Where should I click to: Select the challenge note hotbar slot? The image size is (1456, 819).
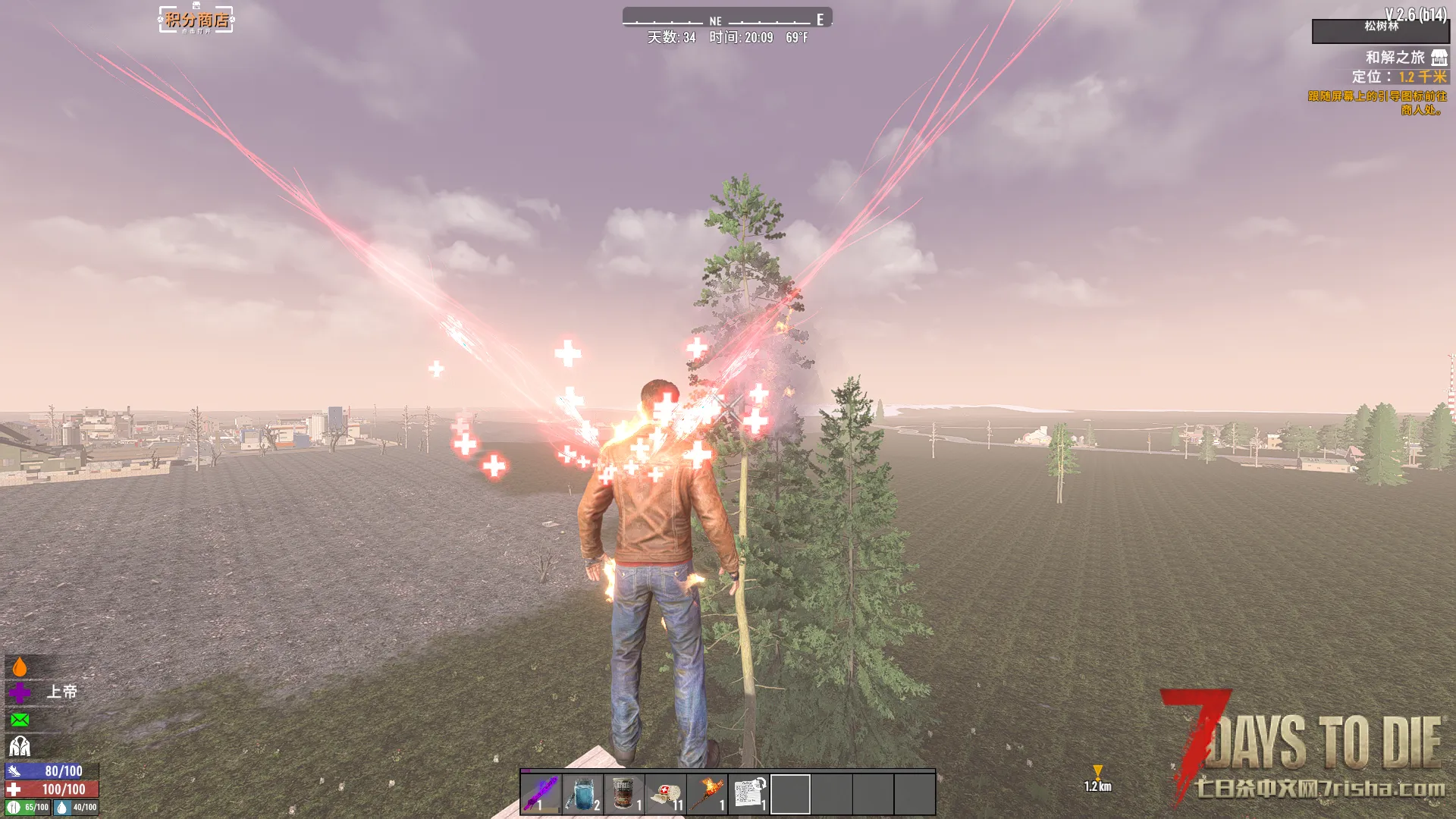coord(749,793)
